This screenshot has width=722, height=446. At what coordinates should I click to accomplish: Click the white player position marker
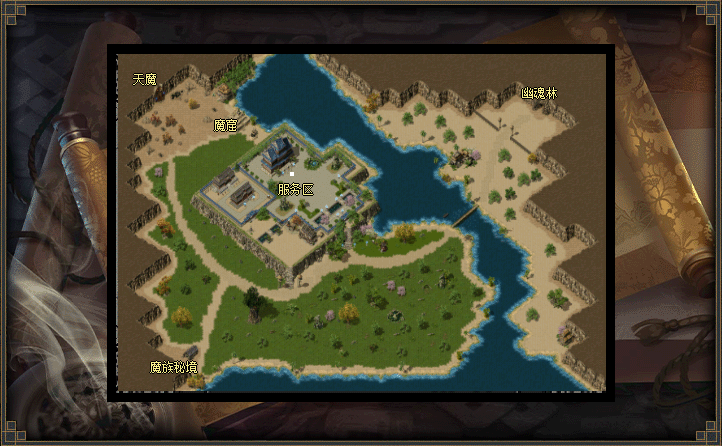point(292,173)
